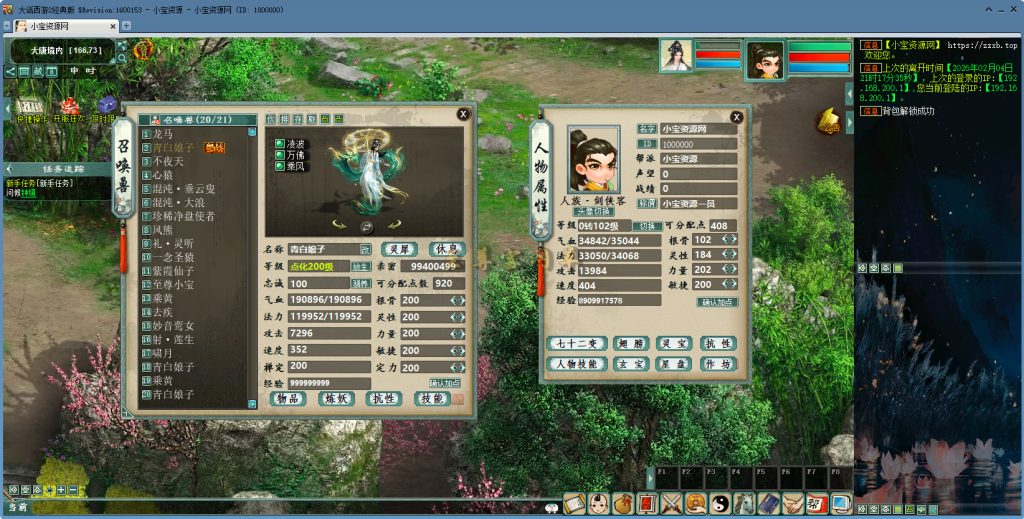Select 龙马 in the summon list
The width and height of the screenshot is (1024, 519).
[x=165, y=133]
